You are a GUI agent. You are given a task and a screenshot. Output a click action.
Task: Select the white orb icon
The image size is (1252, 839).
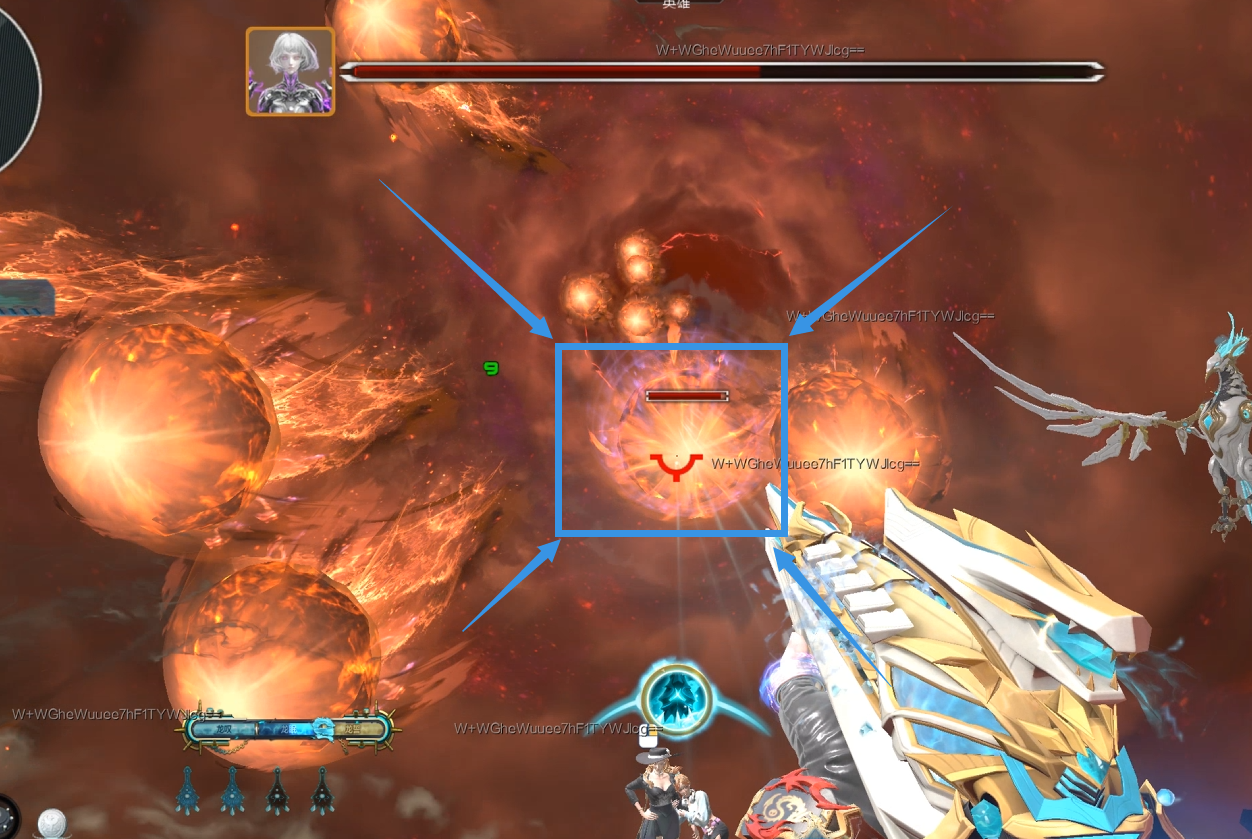(53, 822)
